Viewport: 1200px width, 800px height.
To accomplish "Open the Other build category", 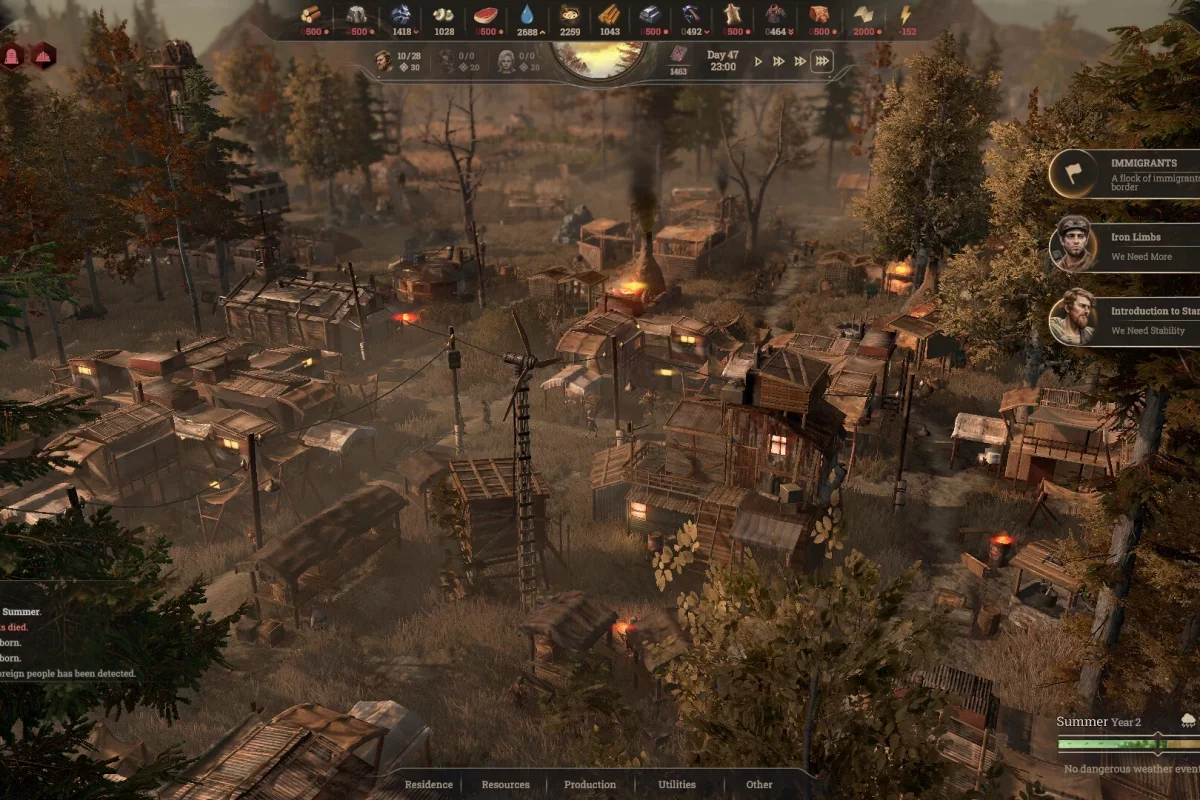I will pyautogui.click(x=759, y=784).
